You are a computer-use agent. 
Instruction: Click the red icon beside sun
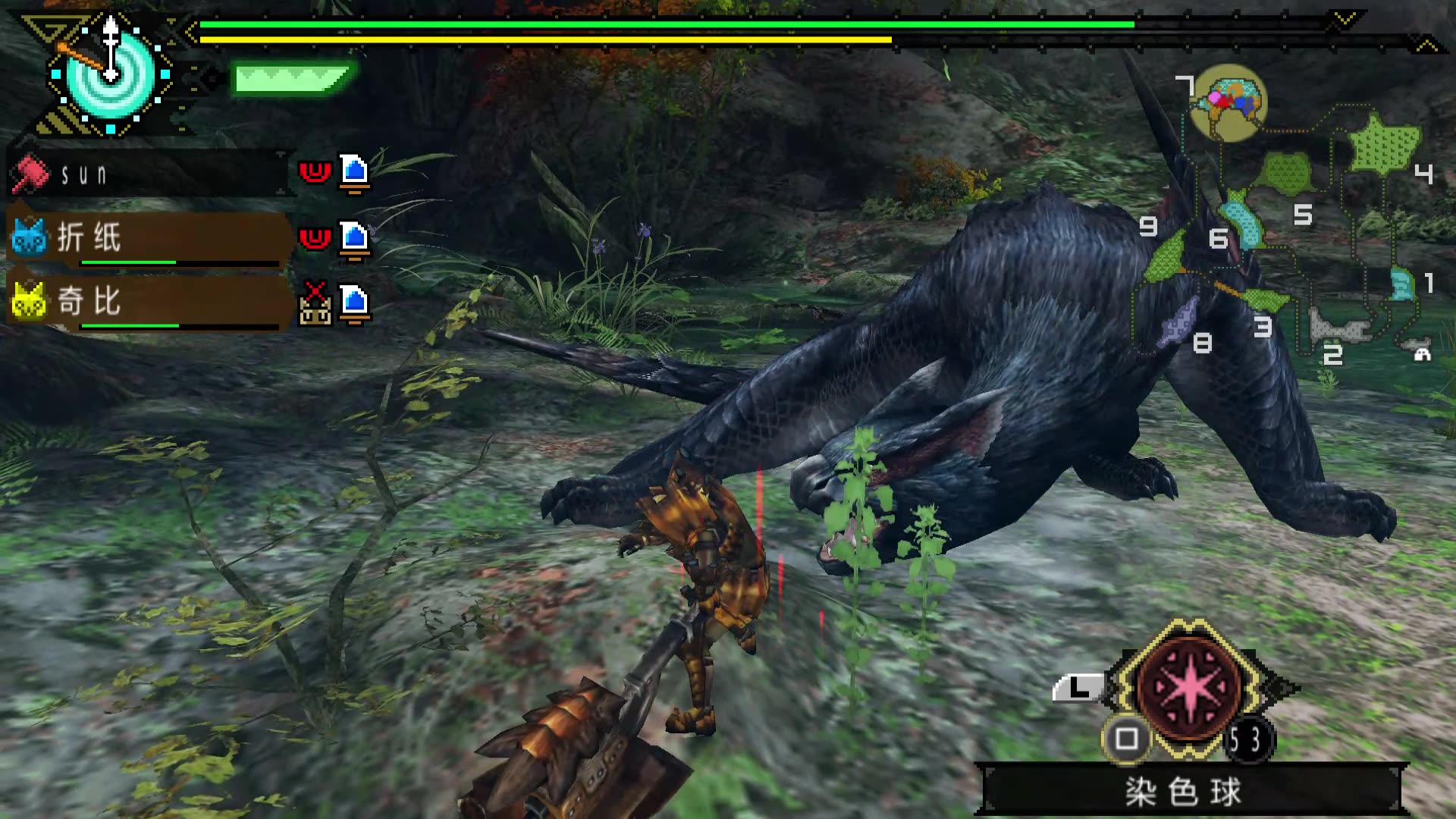pos(315,173)
